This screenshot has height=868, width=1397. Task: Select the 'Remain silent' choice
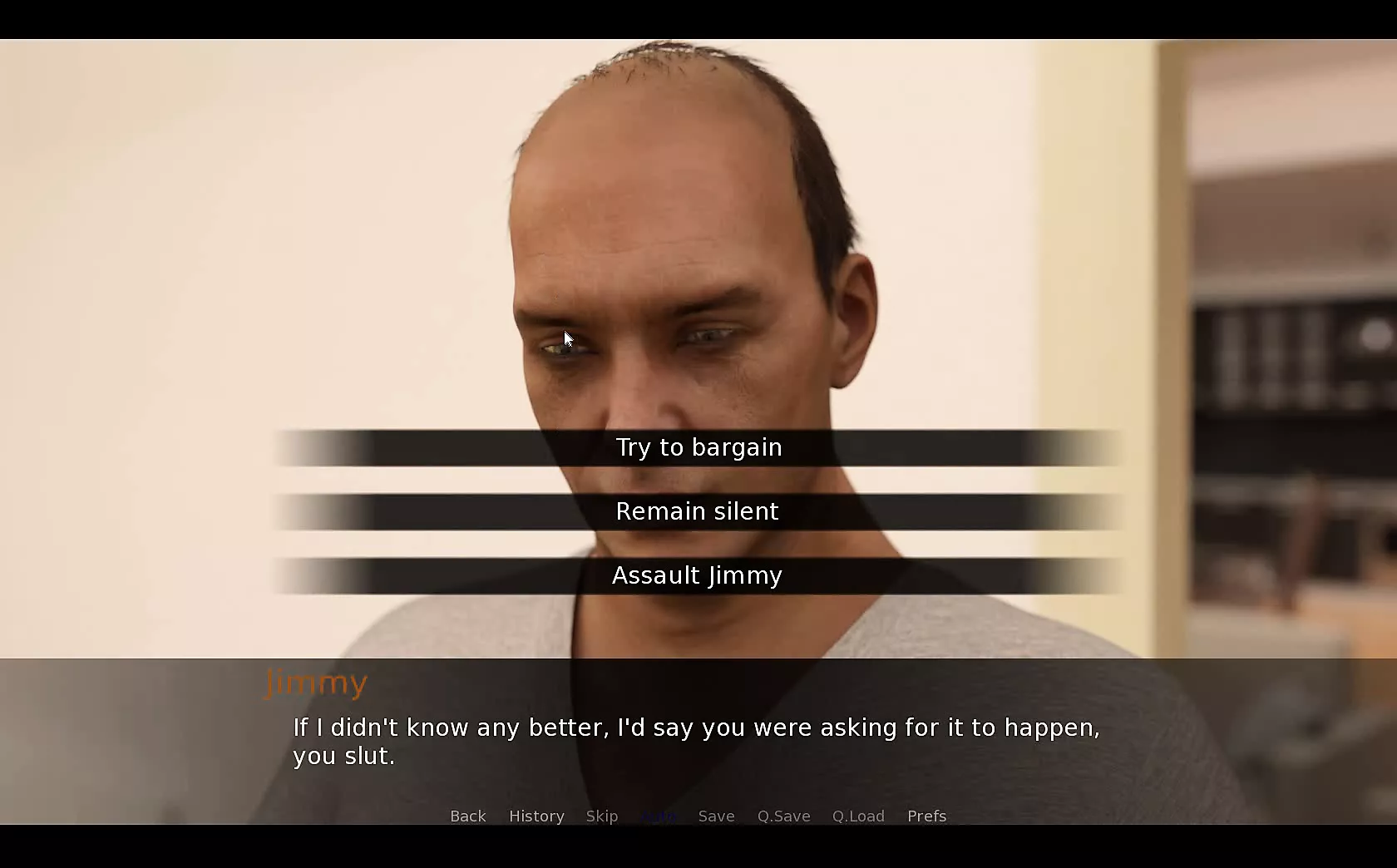click(x=698, y=512)
